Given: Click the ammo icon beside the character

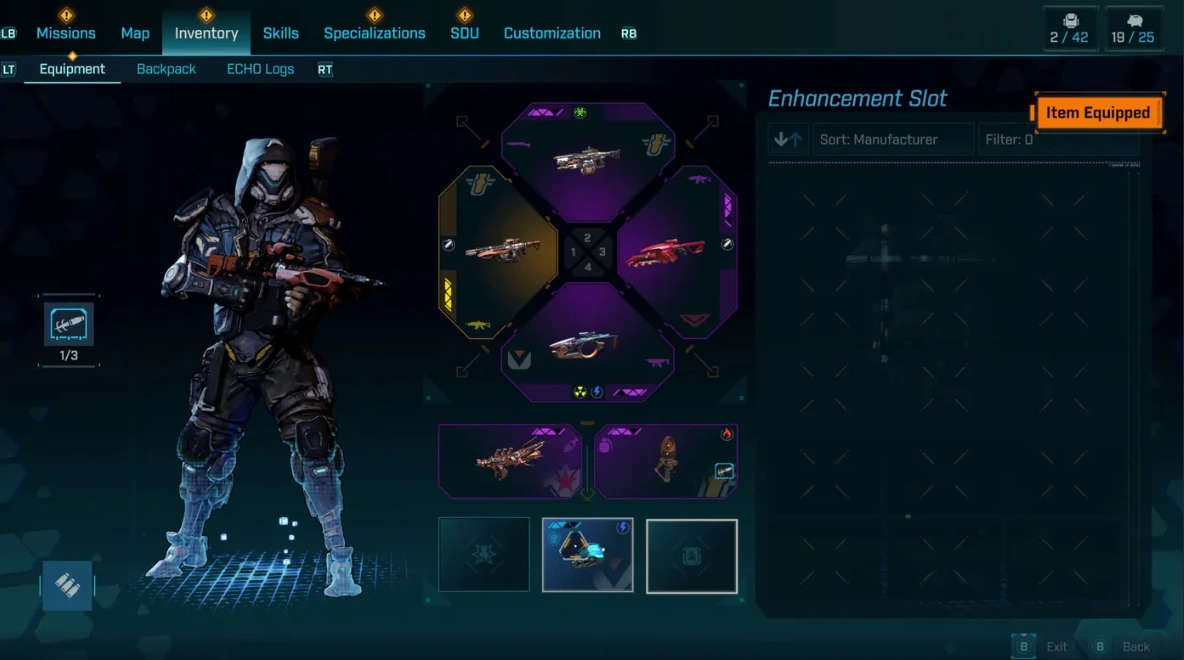Looking at the screenshot, I should pos(68,585).
